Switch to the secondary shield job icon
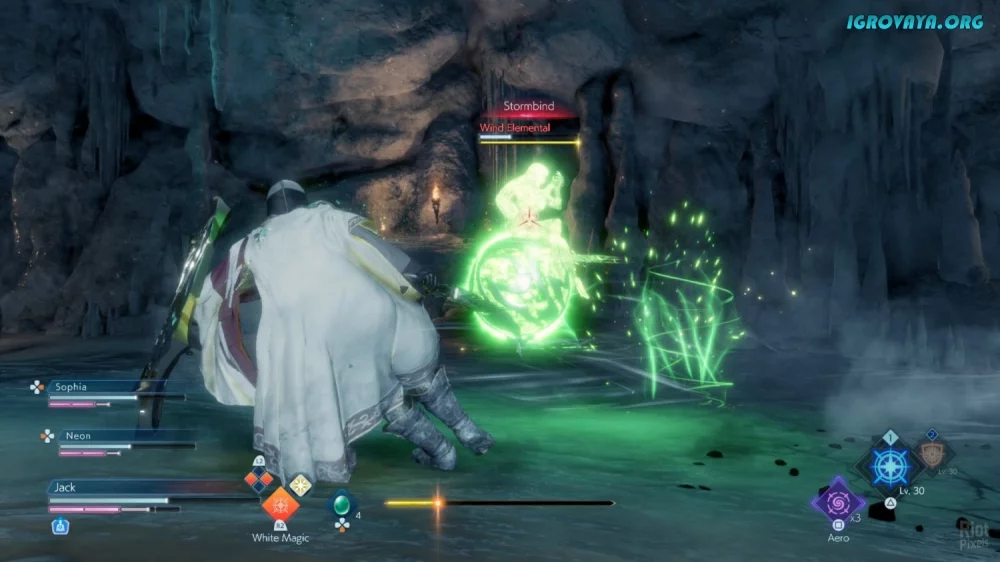1000x562 pixels. click(934, 452)
